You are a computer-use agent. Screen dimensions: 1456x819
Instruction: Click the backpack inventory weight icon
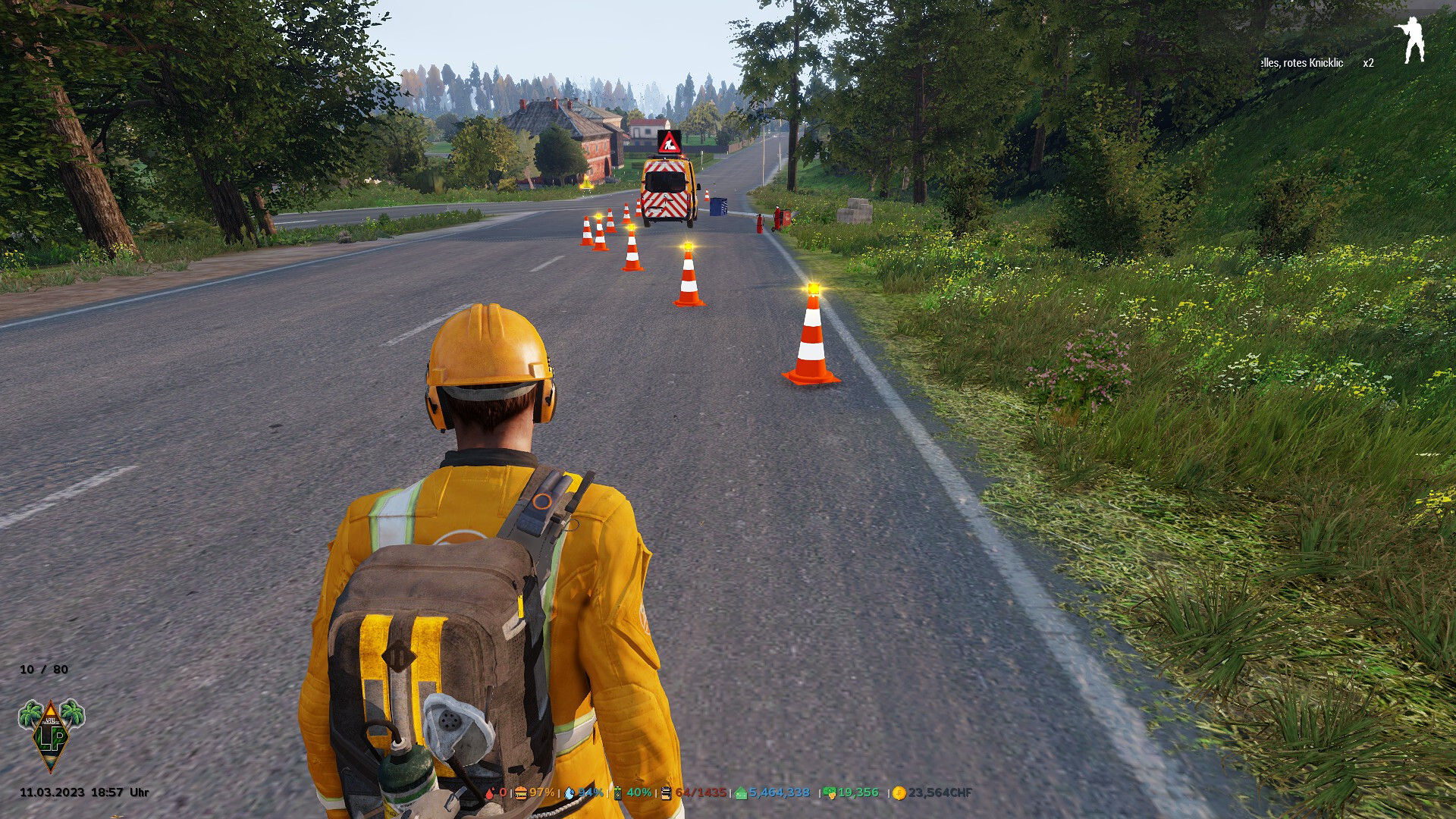(x=666, y=793)
